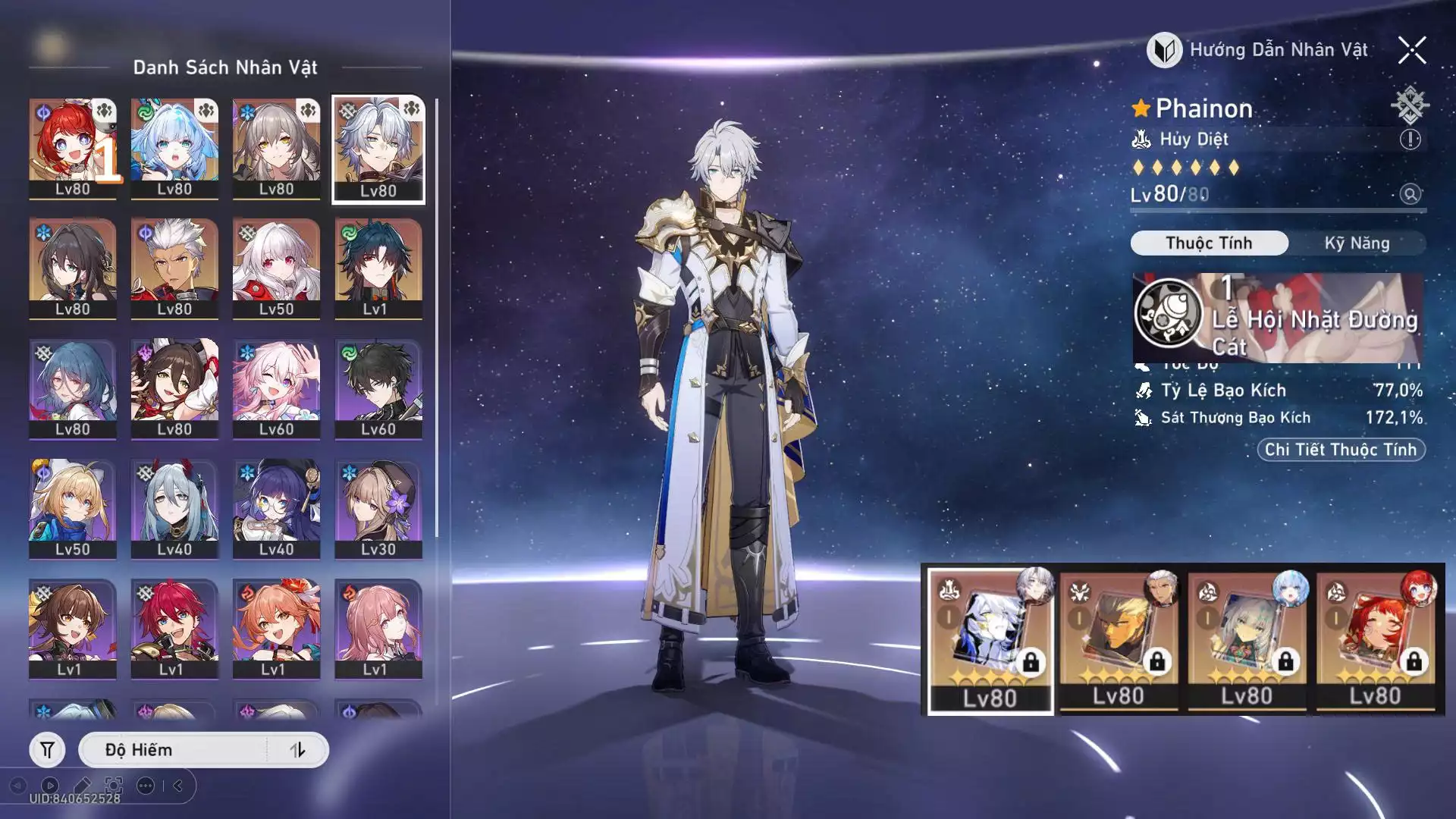The height and width of the screenshot is (819, 1456).
Task: Pick the white-haired Lv50 character portrait
Action: pyautogui.click(x=276, y=268)
